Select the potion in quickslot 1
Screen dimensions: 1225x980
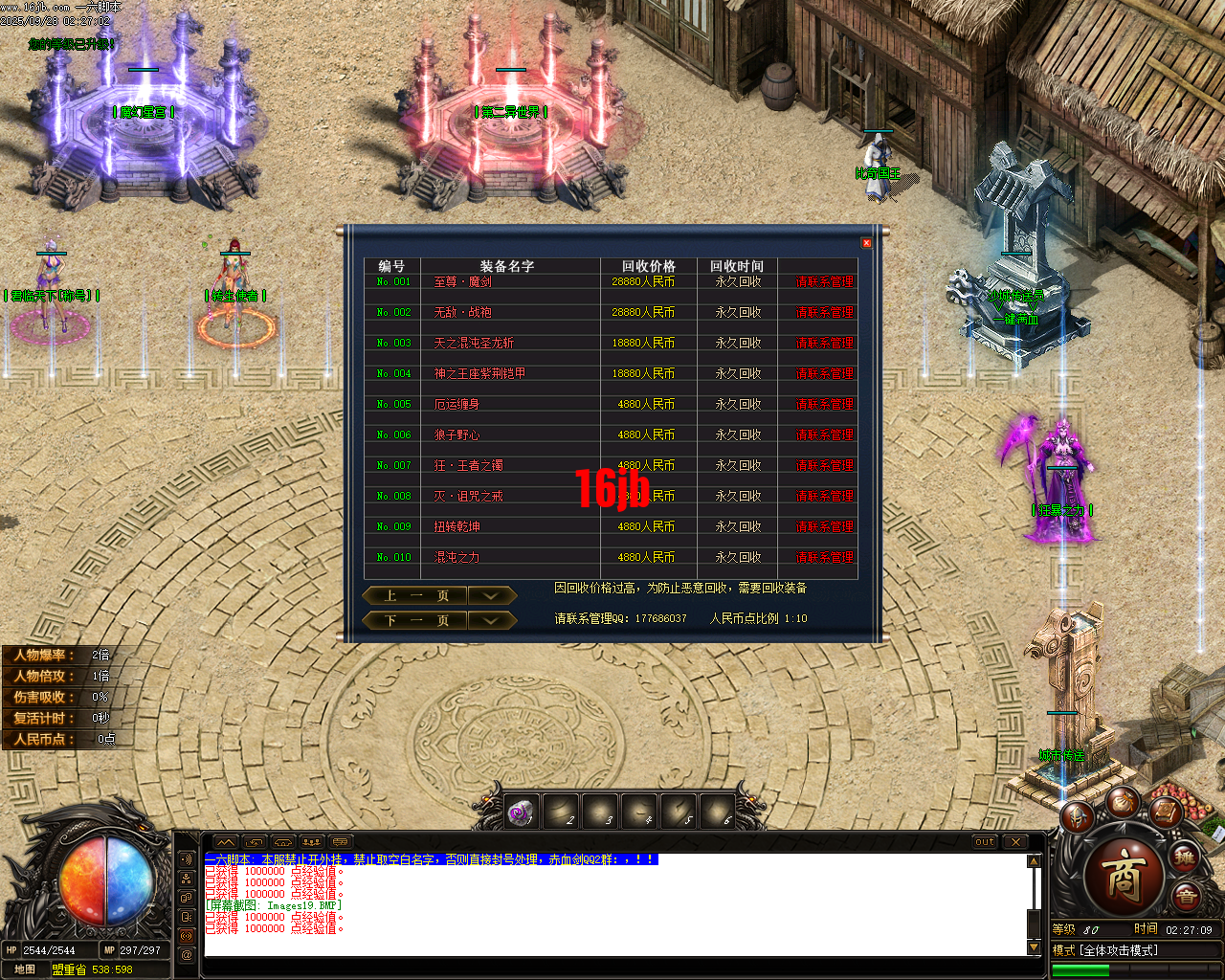click(520, 811)
